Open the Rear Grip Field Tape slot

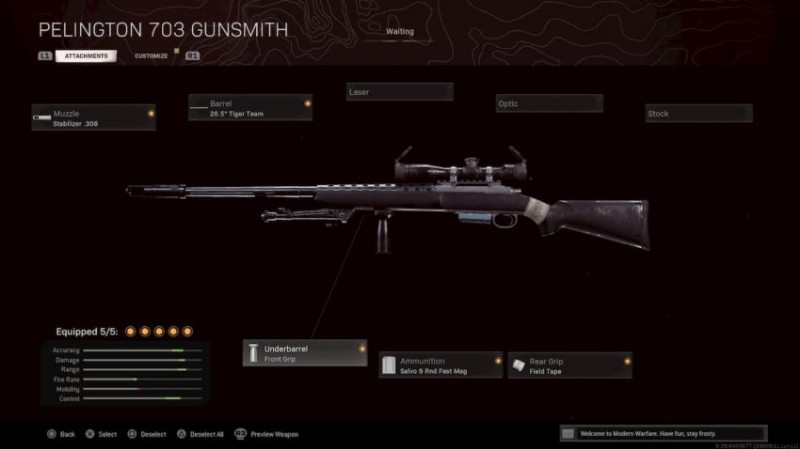tap(569, 365)
